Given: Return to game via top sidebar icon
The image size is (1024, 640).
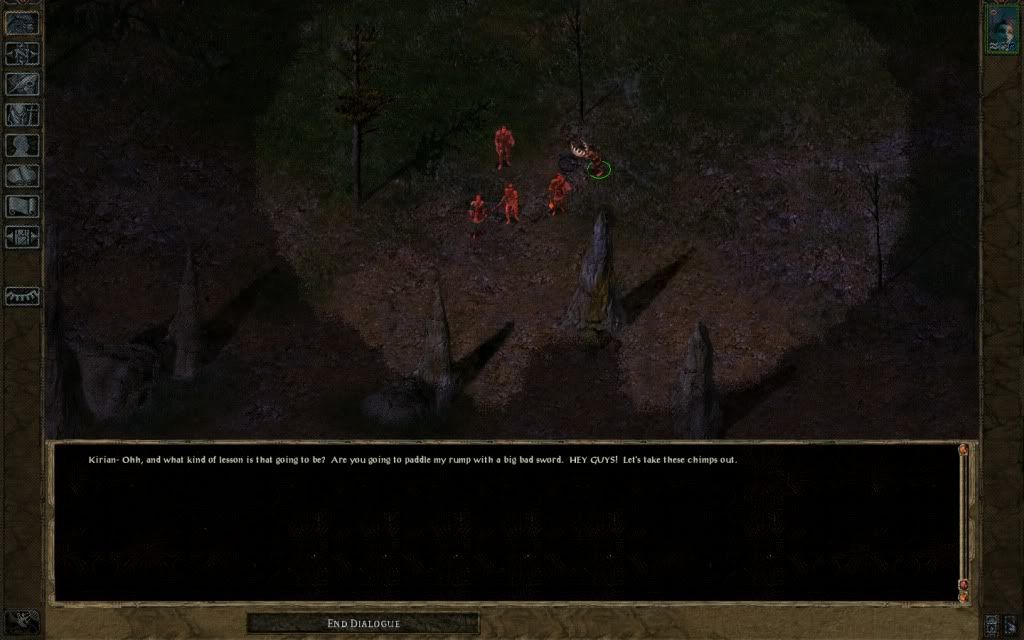Looking at the screenshot, I should tap(22, 22).
